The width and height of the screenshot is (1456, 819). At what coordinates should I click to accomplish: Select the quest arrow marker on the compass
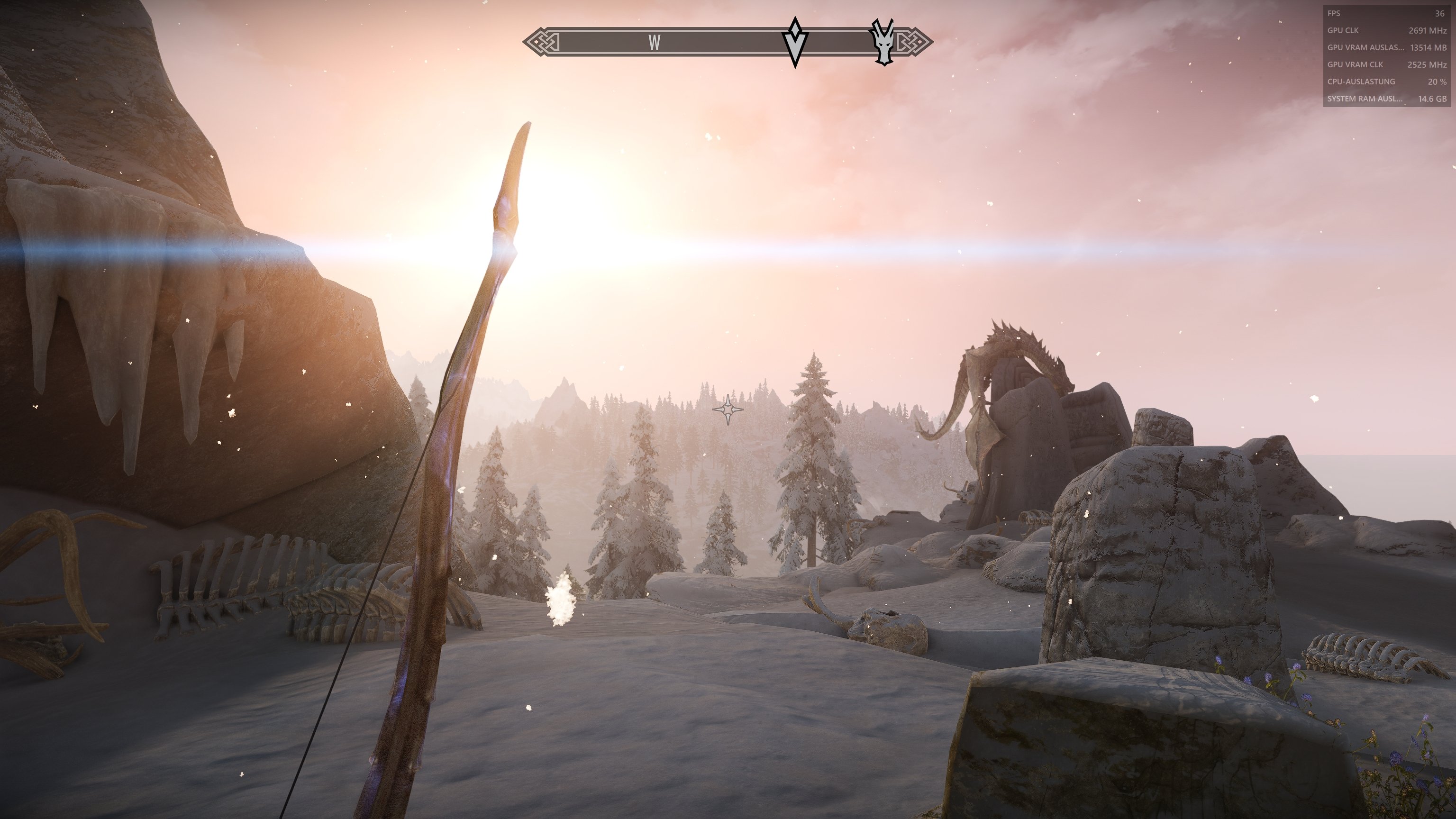point(795,42)
